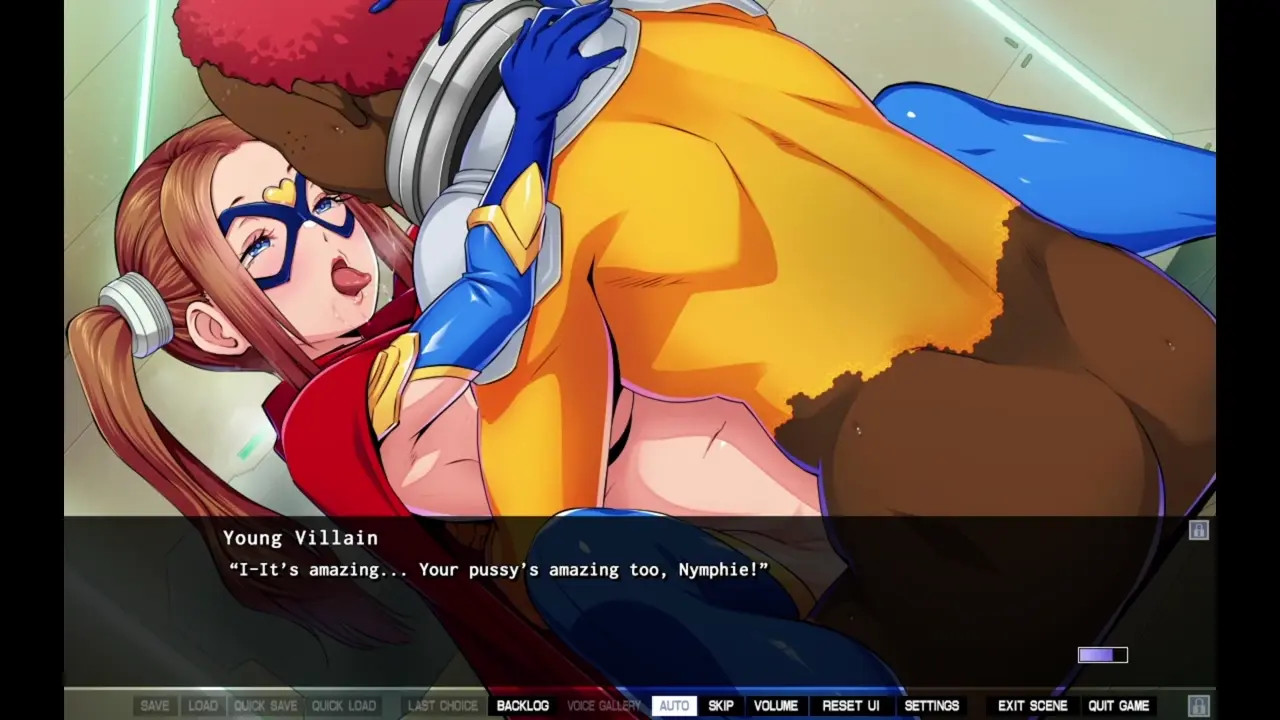Activate the Skip button

721,706
